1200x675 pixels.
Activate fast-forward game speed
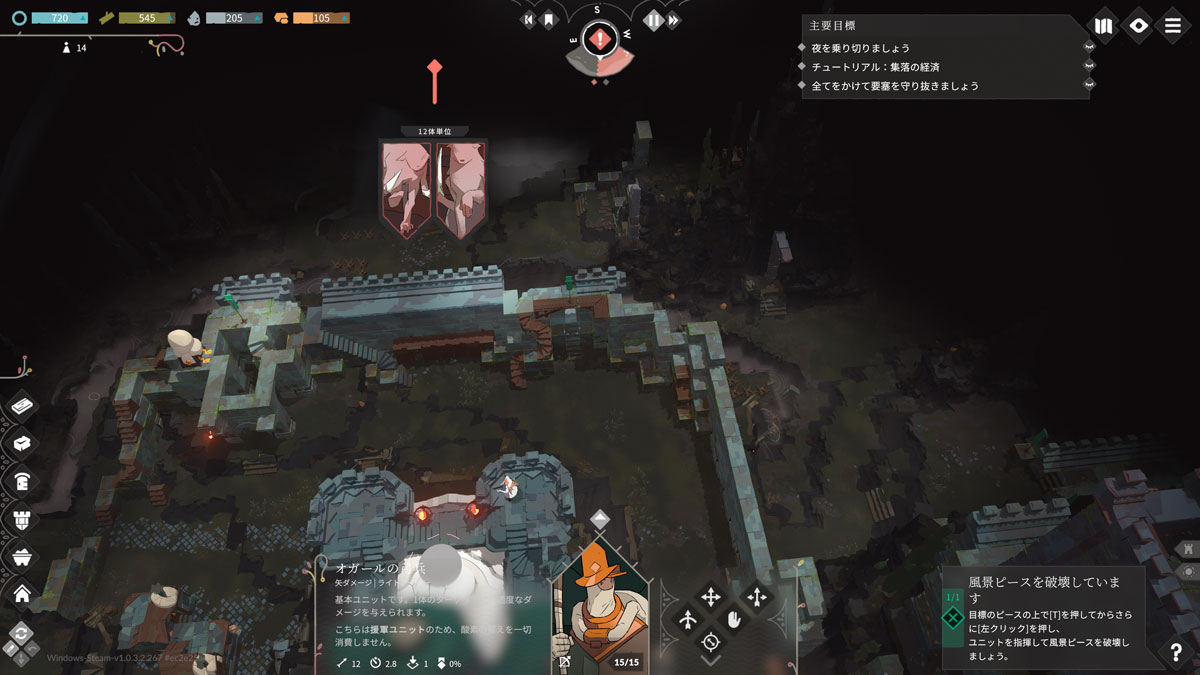[675, 20]
